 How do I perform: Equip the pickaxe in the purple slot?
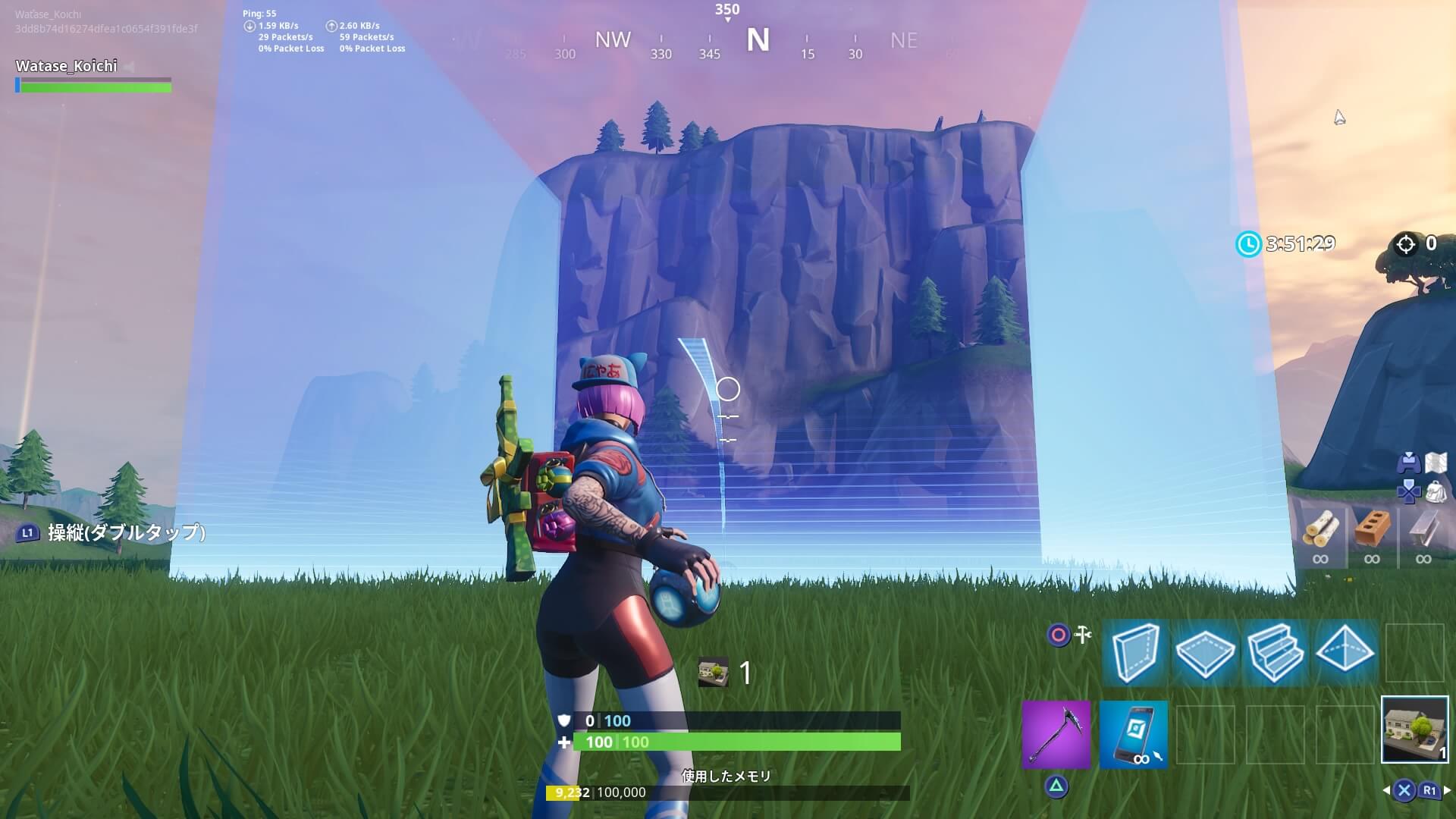[x=1056, y=734]
